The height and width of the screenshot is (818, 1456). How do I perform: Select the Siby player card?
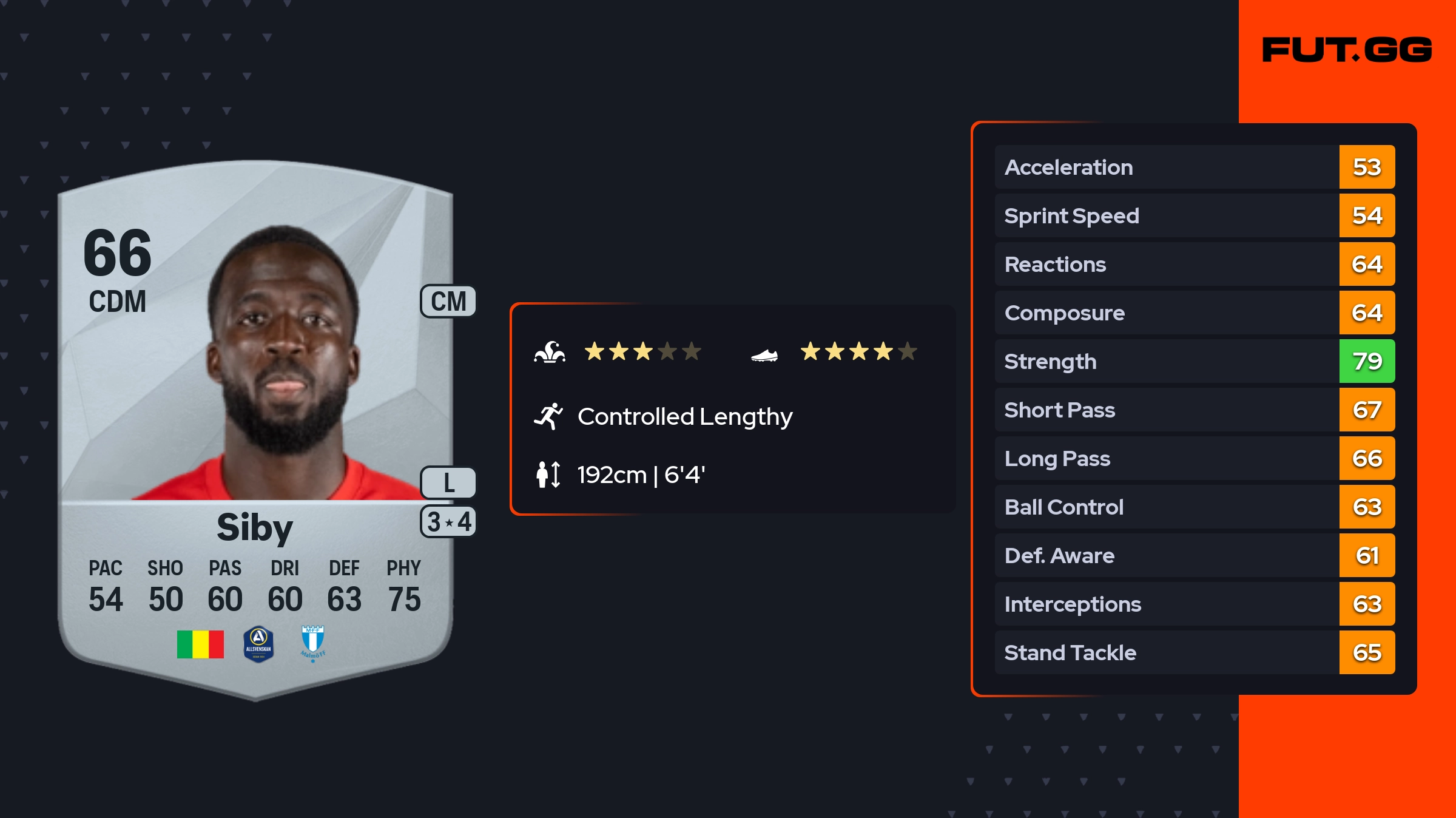(255, 425)
